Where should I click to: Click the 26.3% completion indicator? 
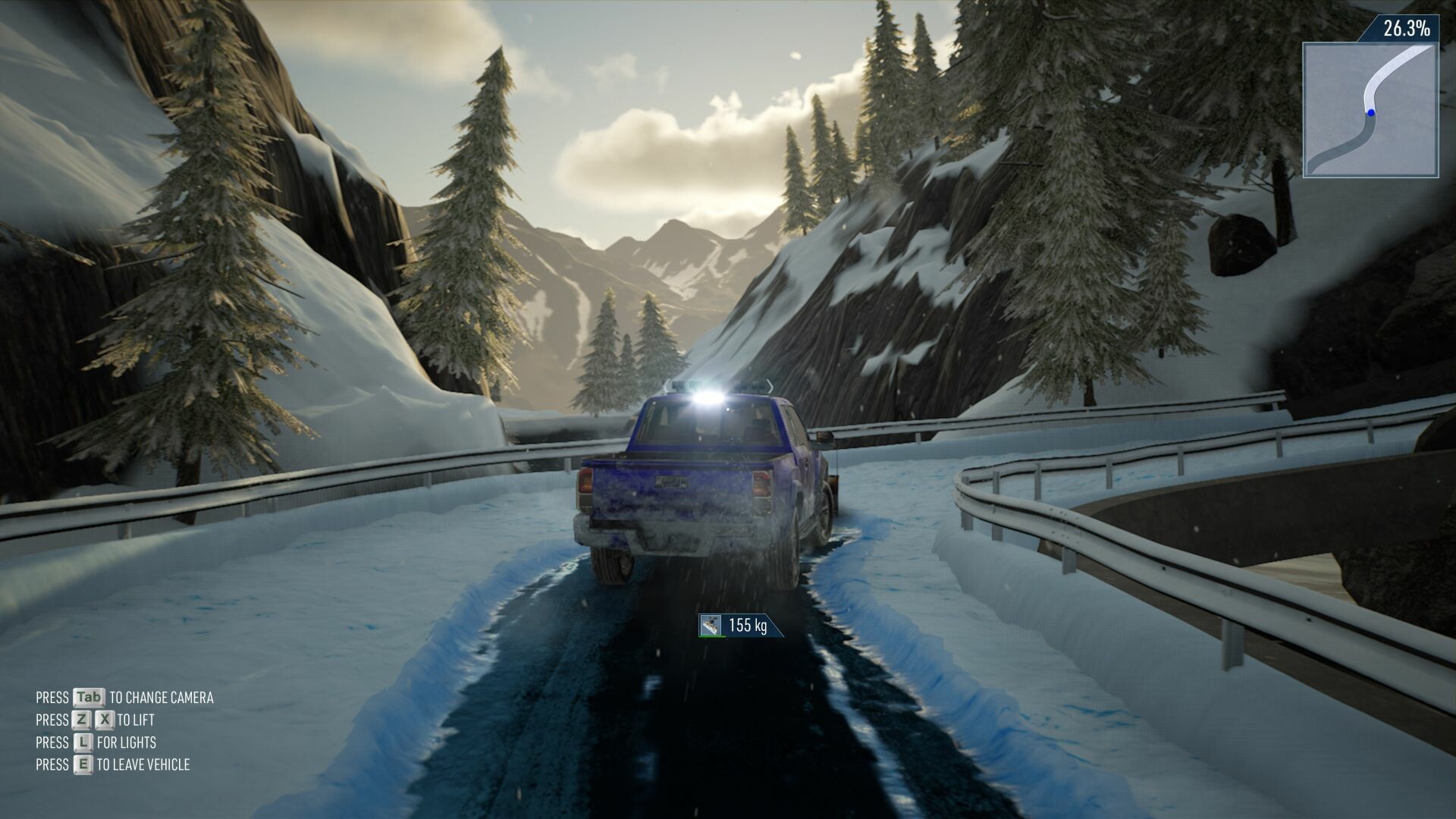coord(1407,29)
